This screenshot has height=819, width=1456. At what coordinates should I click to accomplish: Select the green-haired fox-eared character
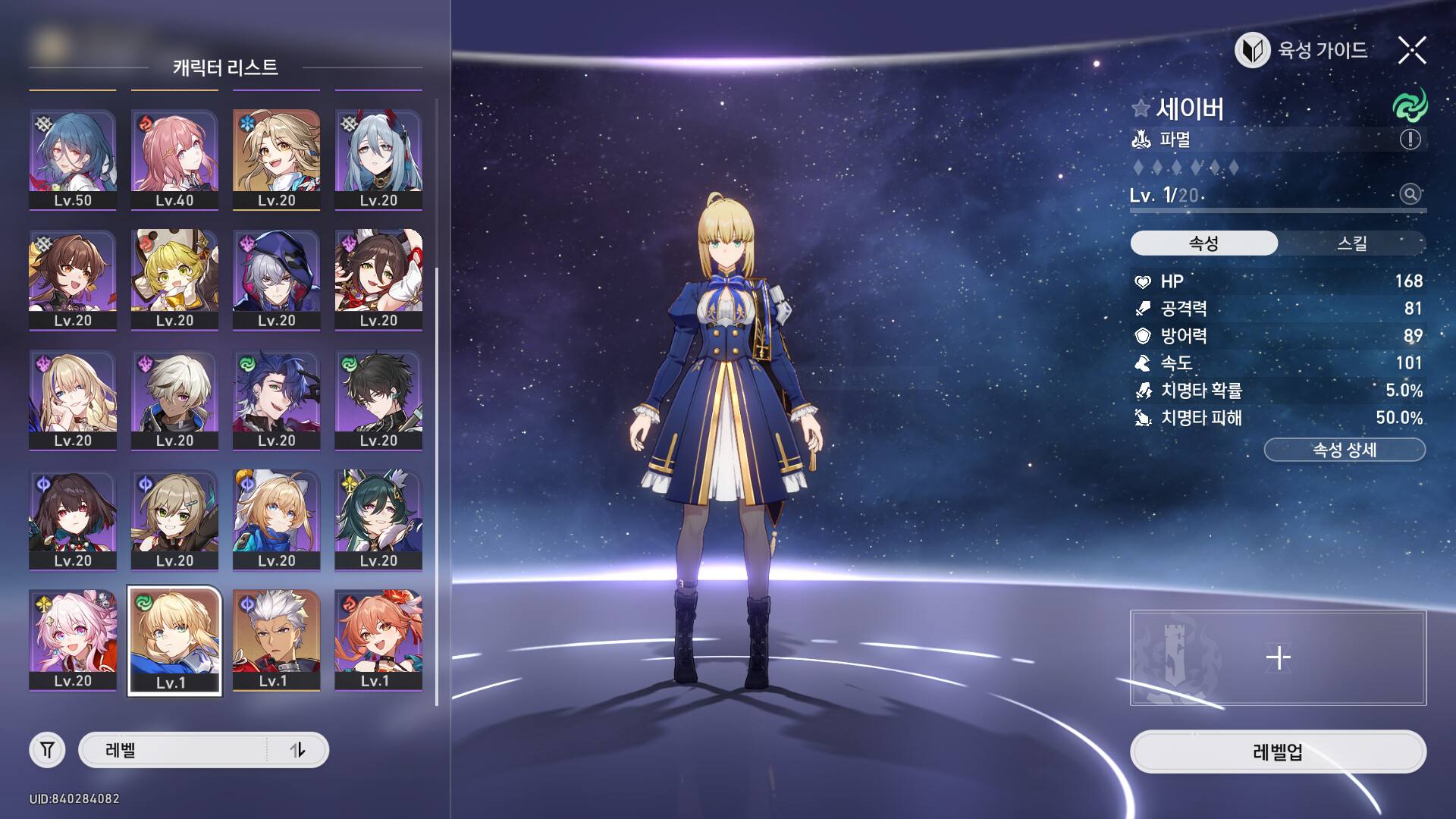pyautogui.click(x=378, y=520)
